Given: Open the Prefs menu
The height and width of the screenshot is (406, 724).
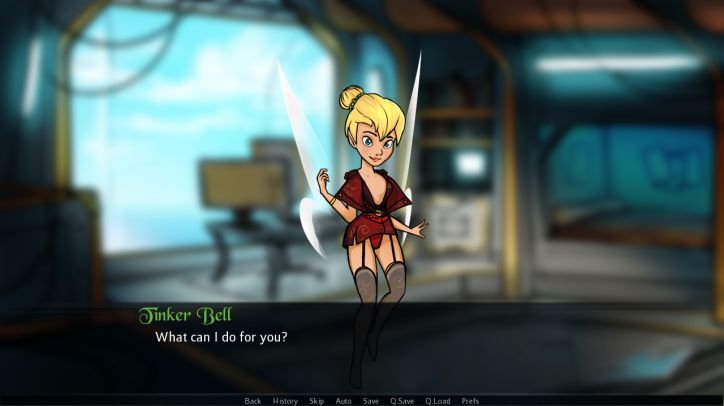Looking at the screenshot, I should (x=470, y=401).
